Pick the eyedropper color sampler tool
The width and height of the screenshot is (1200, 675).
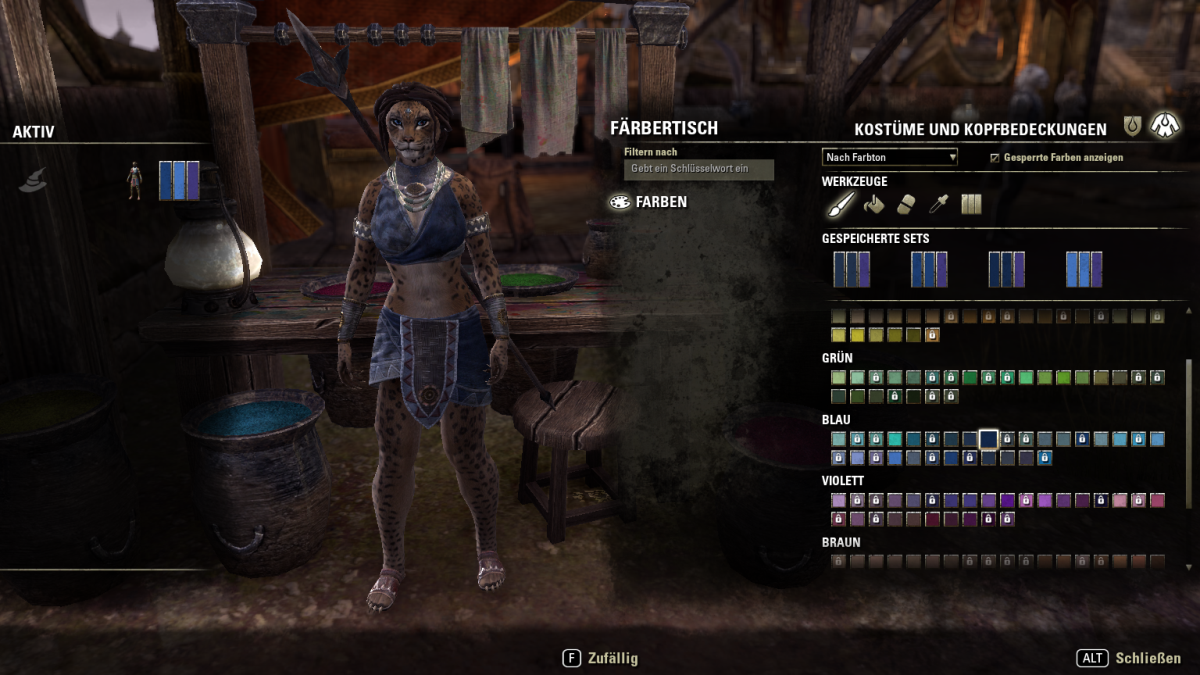(938, 204)
